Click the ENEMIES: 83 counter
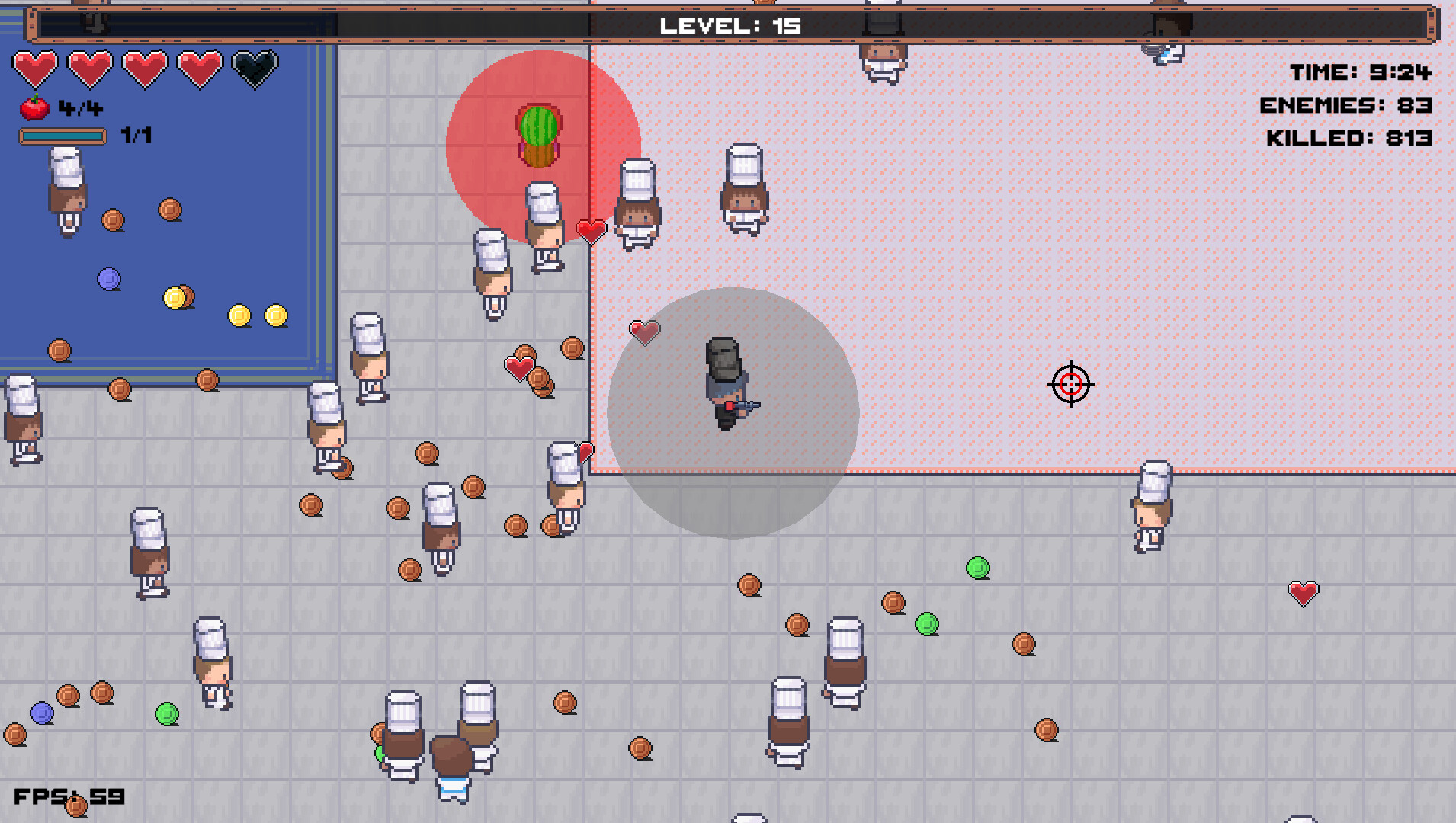Image resolution: width=1456 pixels, height=823 pixels. pos(1348,107)
